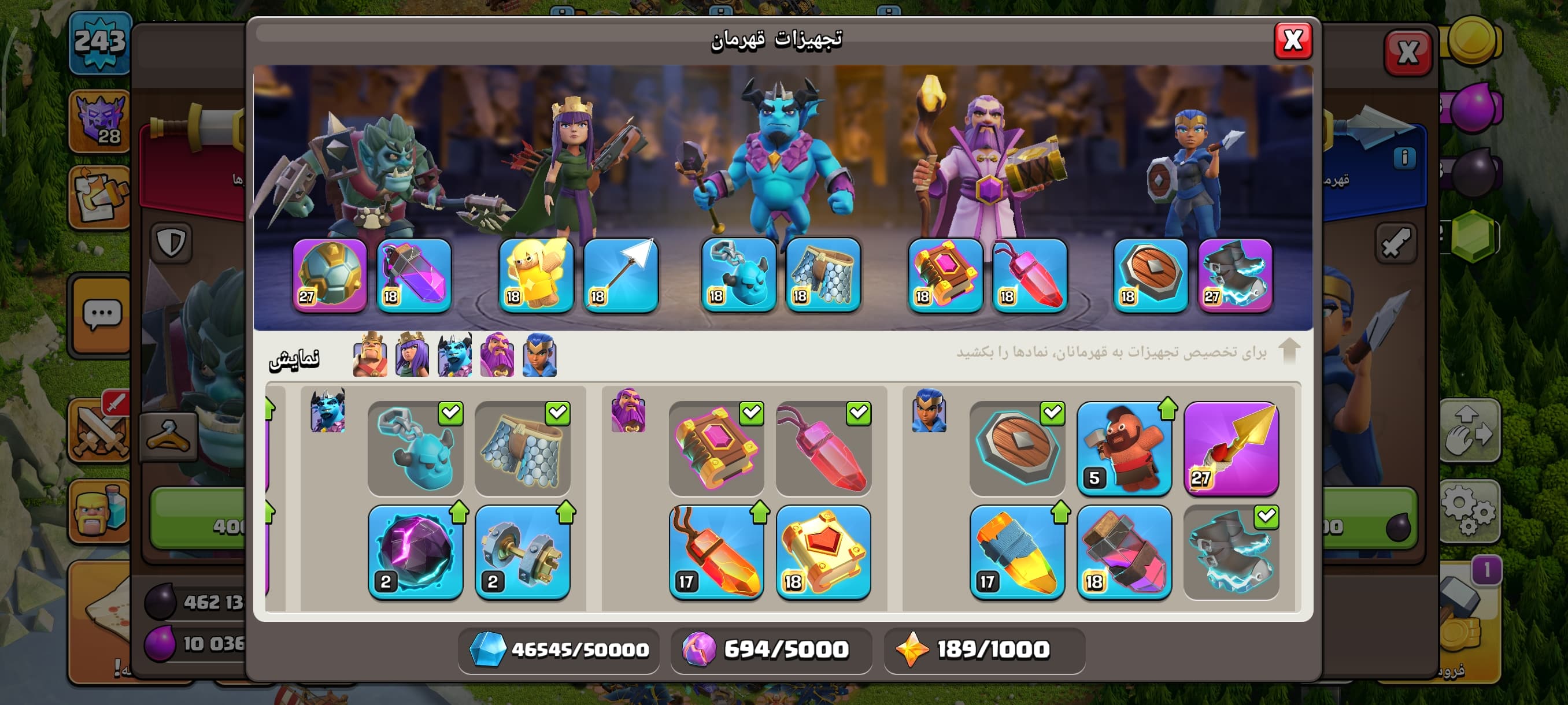
Task: Close the hero equipment window
Action: pyautogui.click(x=1292, y=42)
